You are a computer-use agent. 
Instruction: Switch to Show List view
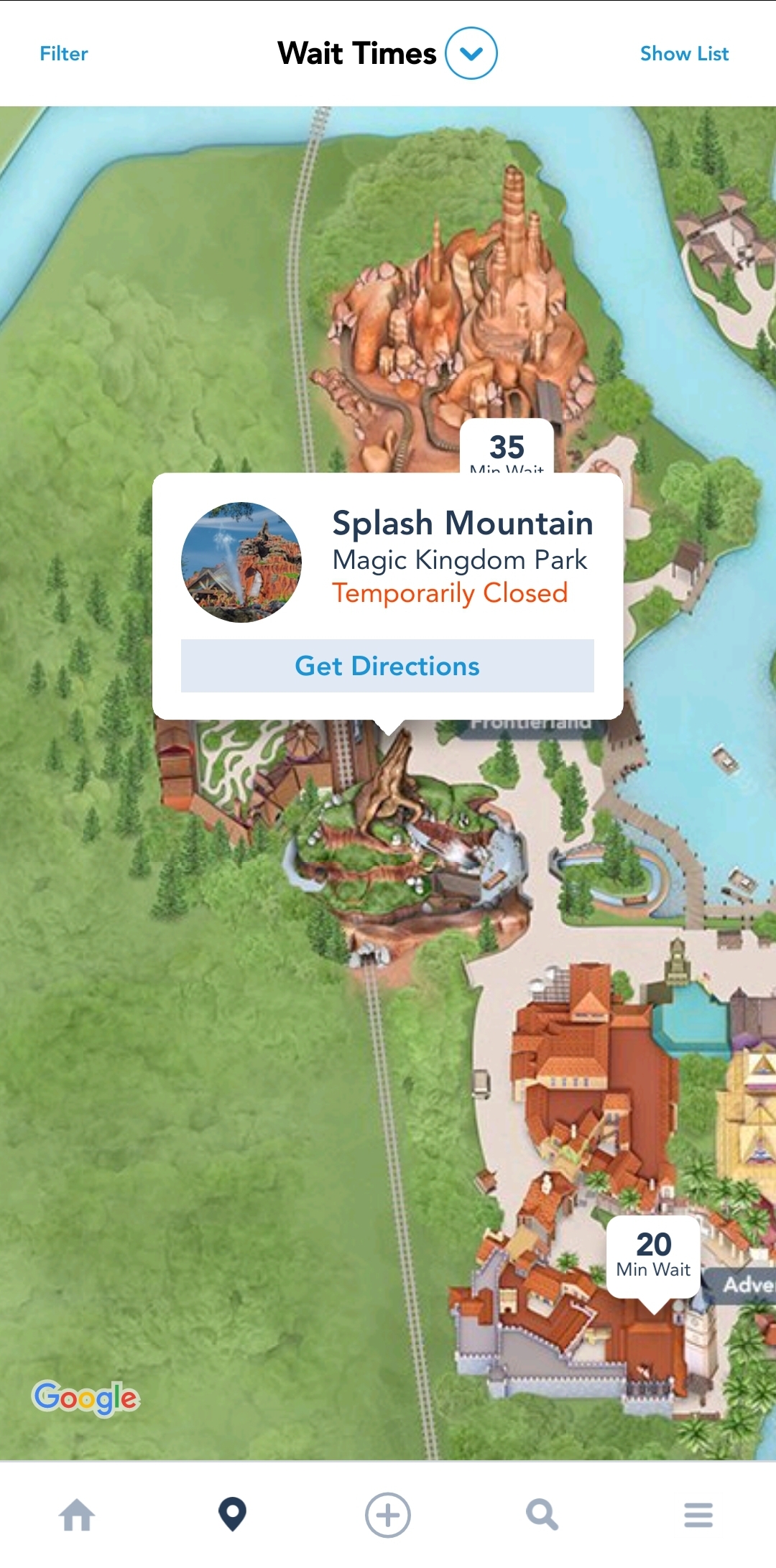(684, 54)
